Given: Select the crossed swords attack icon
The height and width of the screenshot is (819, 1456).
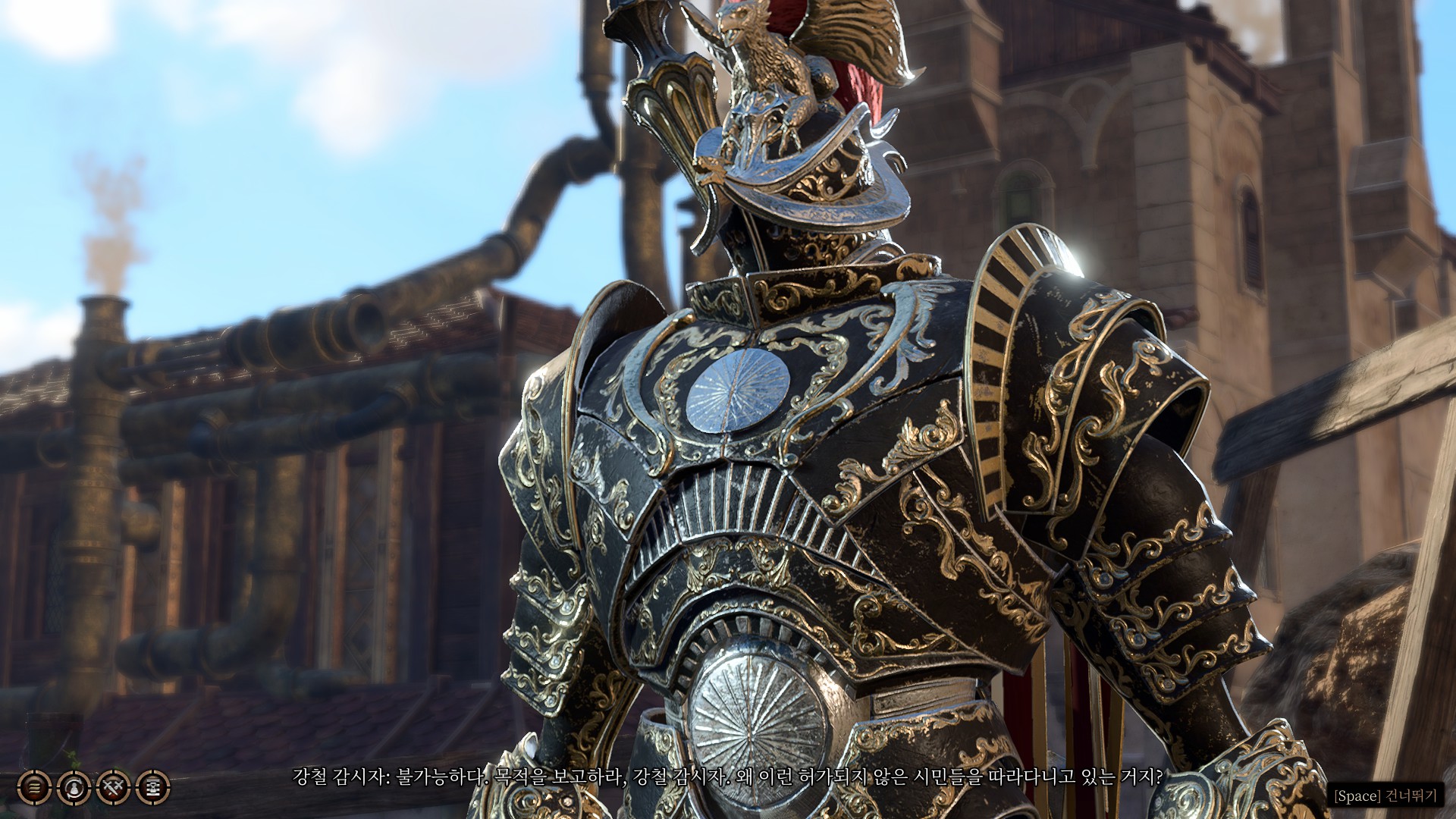Looking at the screenshot, I should (x=114, y=788).
